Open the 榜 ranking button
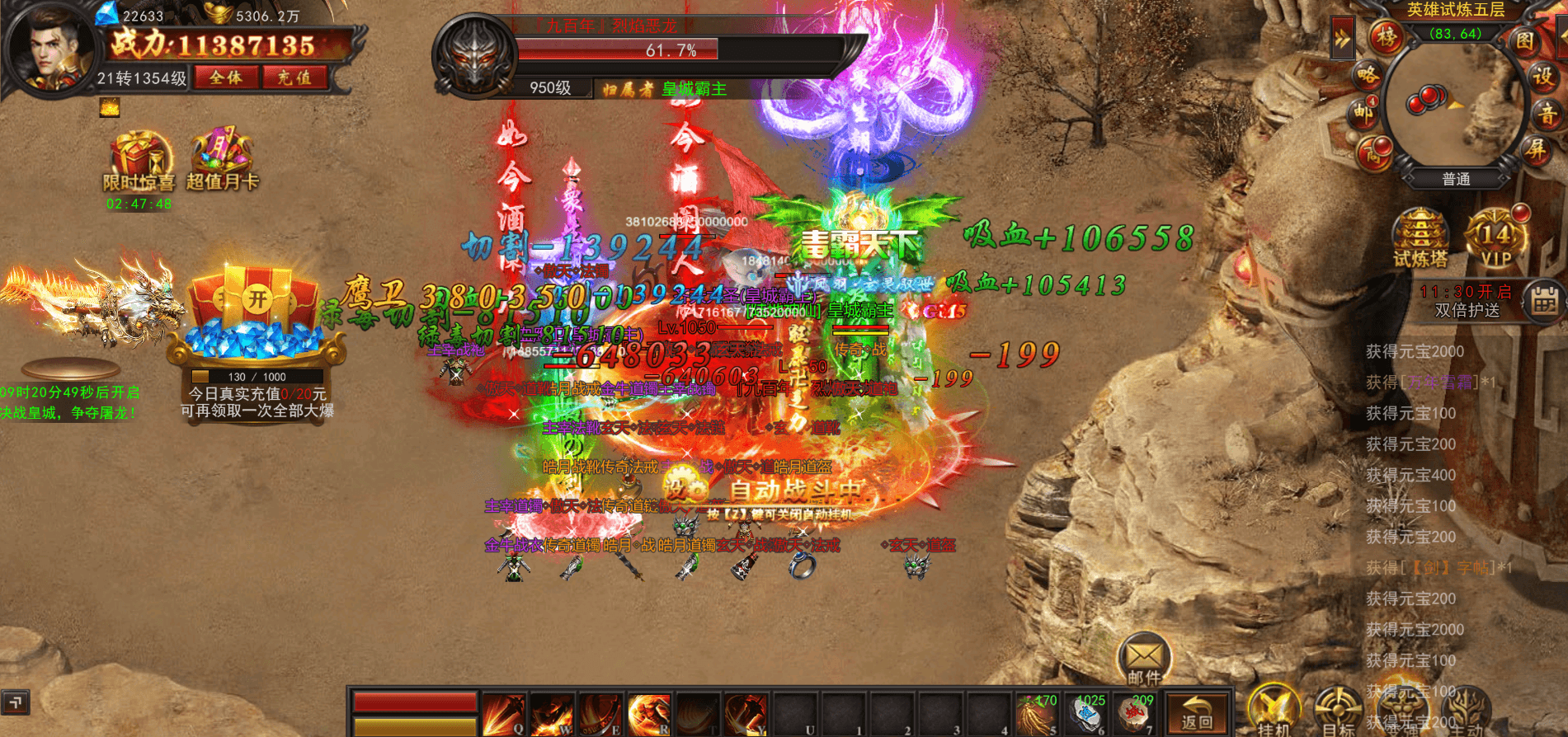The image size is (1568, 737). [x=1387, y=36]
